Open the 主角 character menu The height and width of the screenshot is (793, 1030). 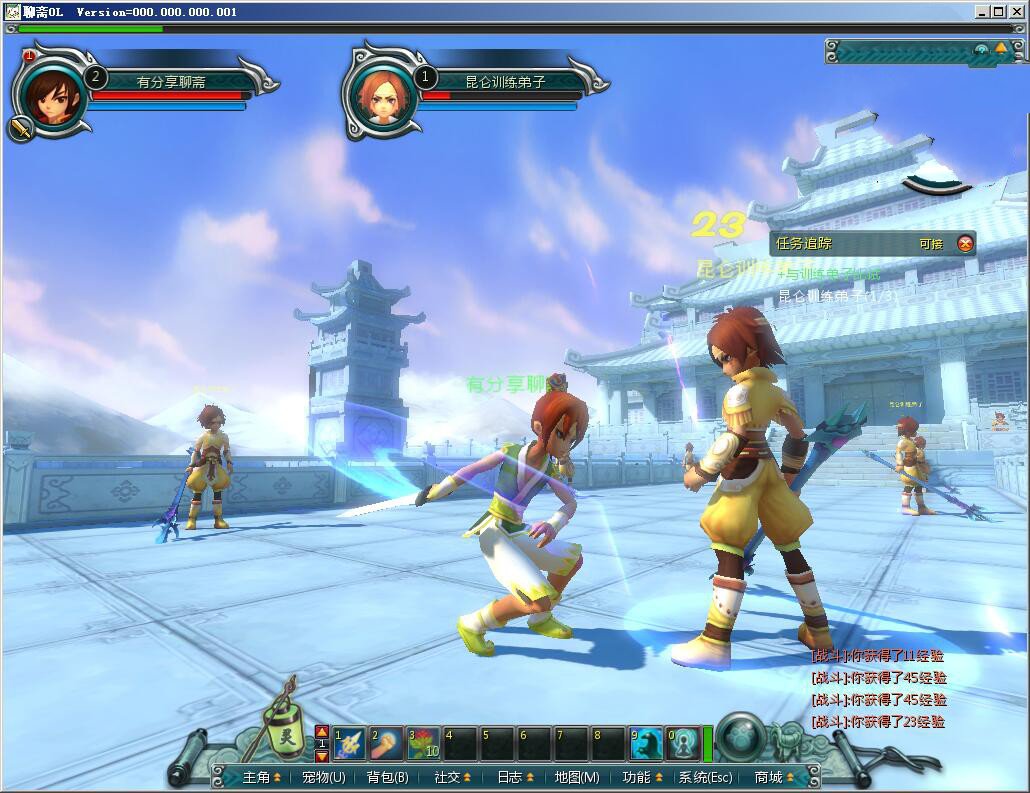(x=257, y=777)
